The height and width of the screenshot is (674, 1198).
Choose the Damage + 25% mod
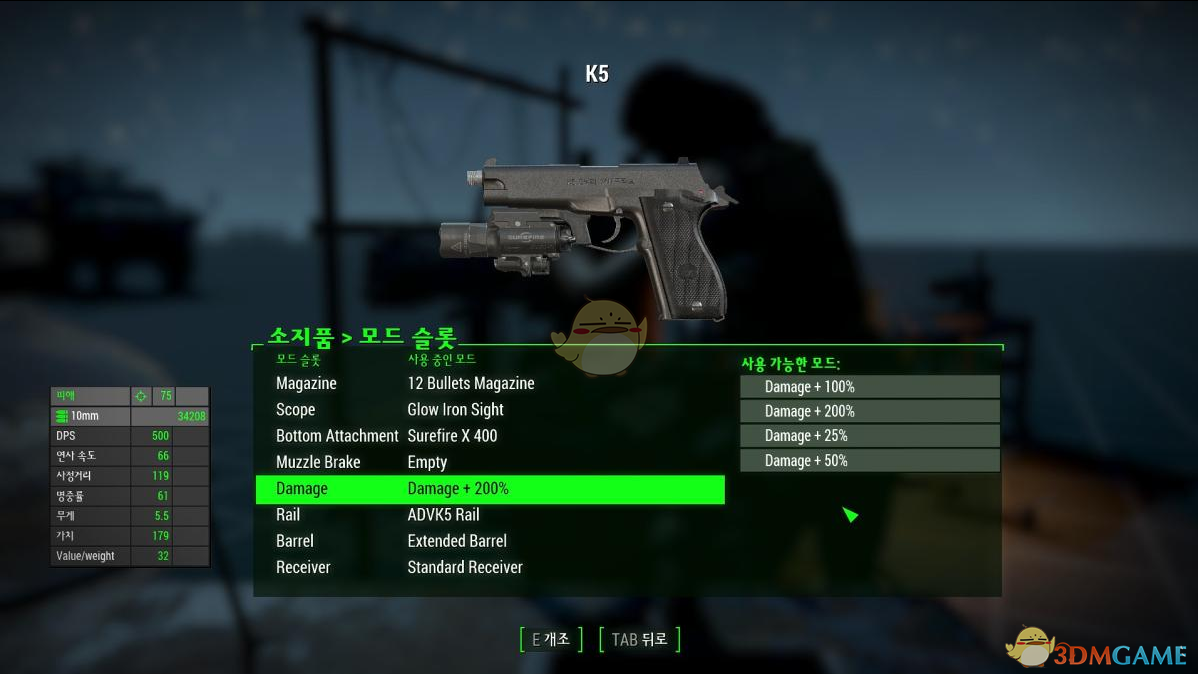pos(869,436)
